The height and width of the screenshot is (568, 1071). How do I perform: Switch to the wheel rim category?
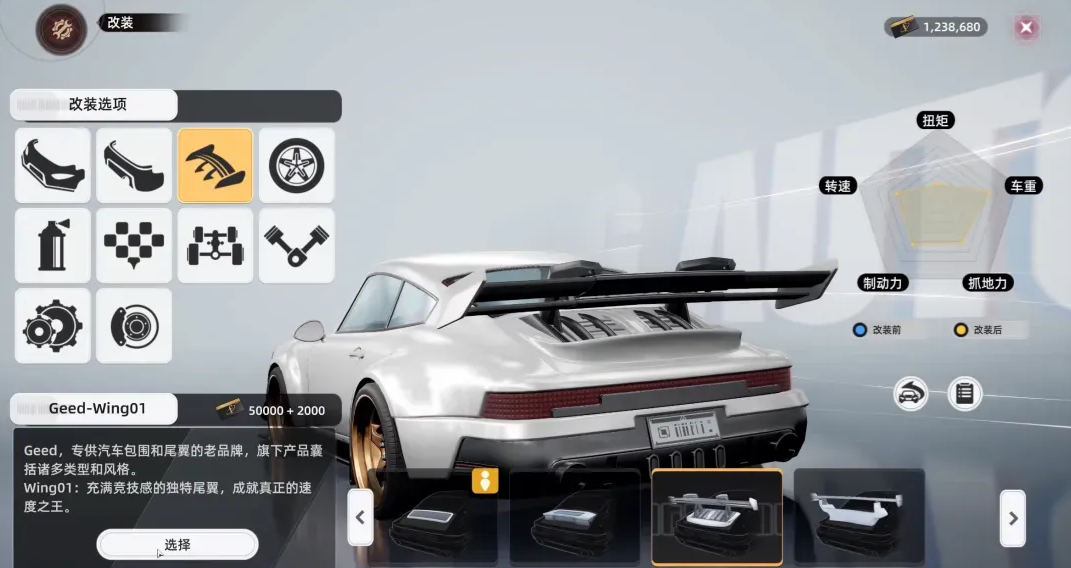pyautogui.click(x=297, y=166)
